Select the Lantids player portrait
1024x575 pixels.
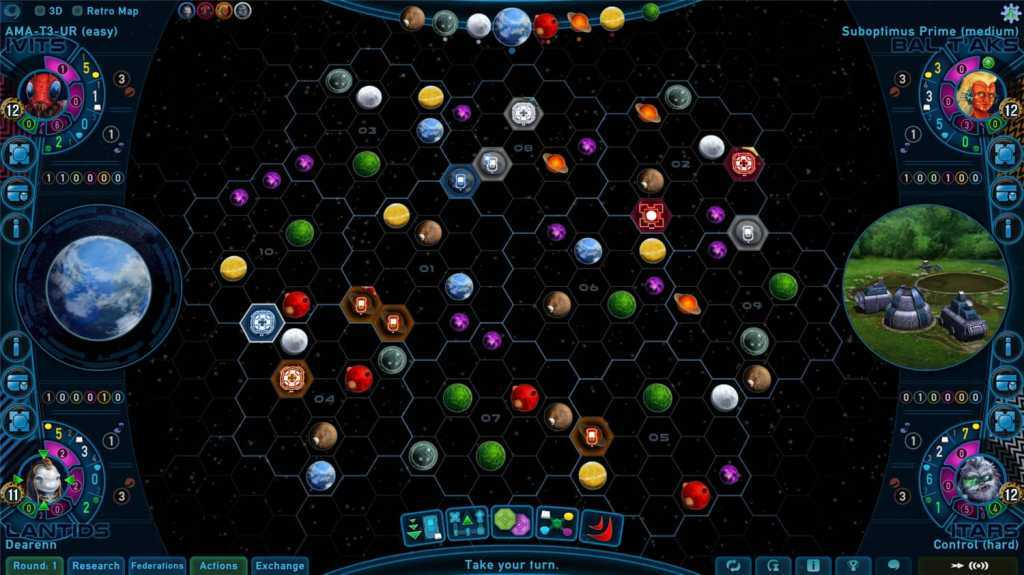43,482
